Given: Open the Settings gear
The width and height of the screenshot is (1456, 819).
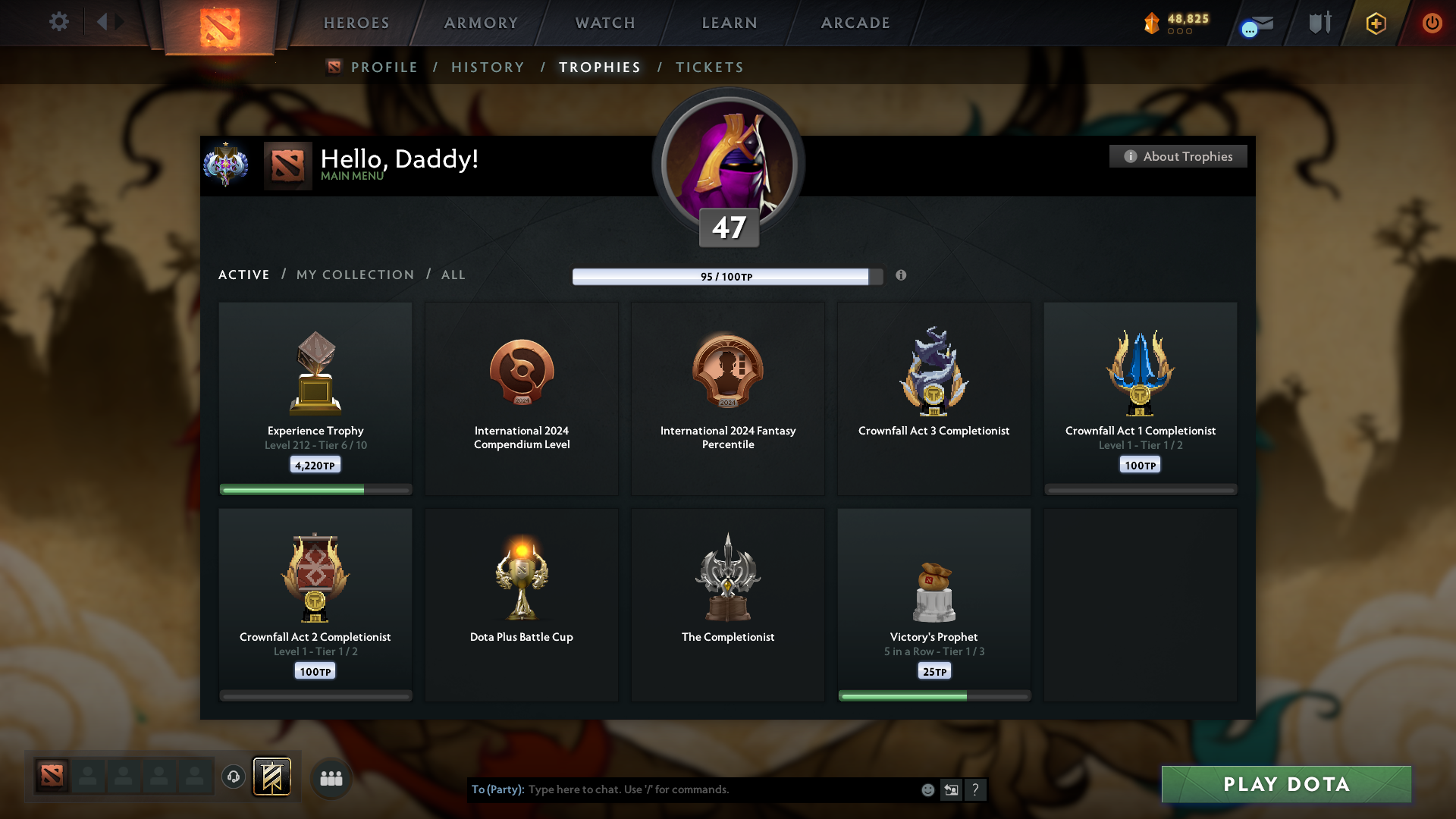Looking at the screenshot, I should (x=59, y=22).
